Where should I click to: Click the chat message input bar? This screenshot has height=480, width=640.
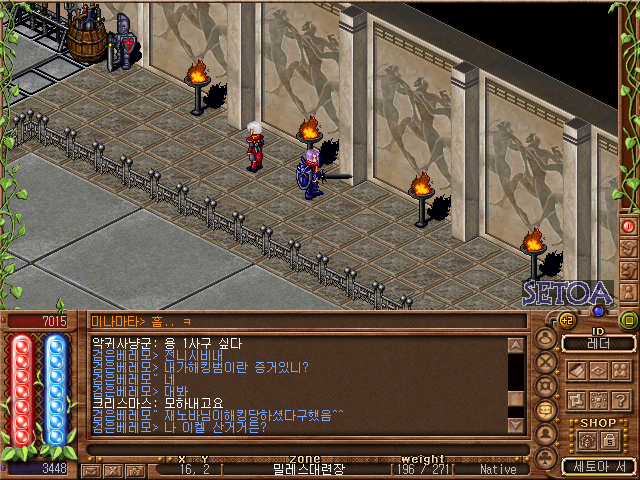300,451
